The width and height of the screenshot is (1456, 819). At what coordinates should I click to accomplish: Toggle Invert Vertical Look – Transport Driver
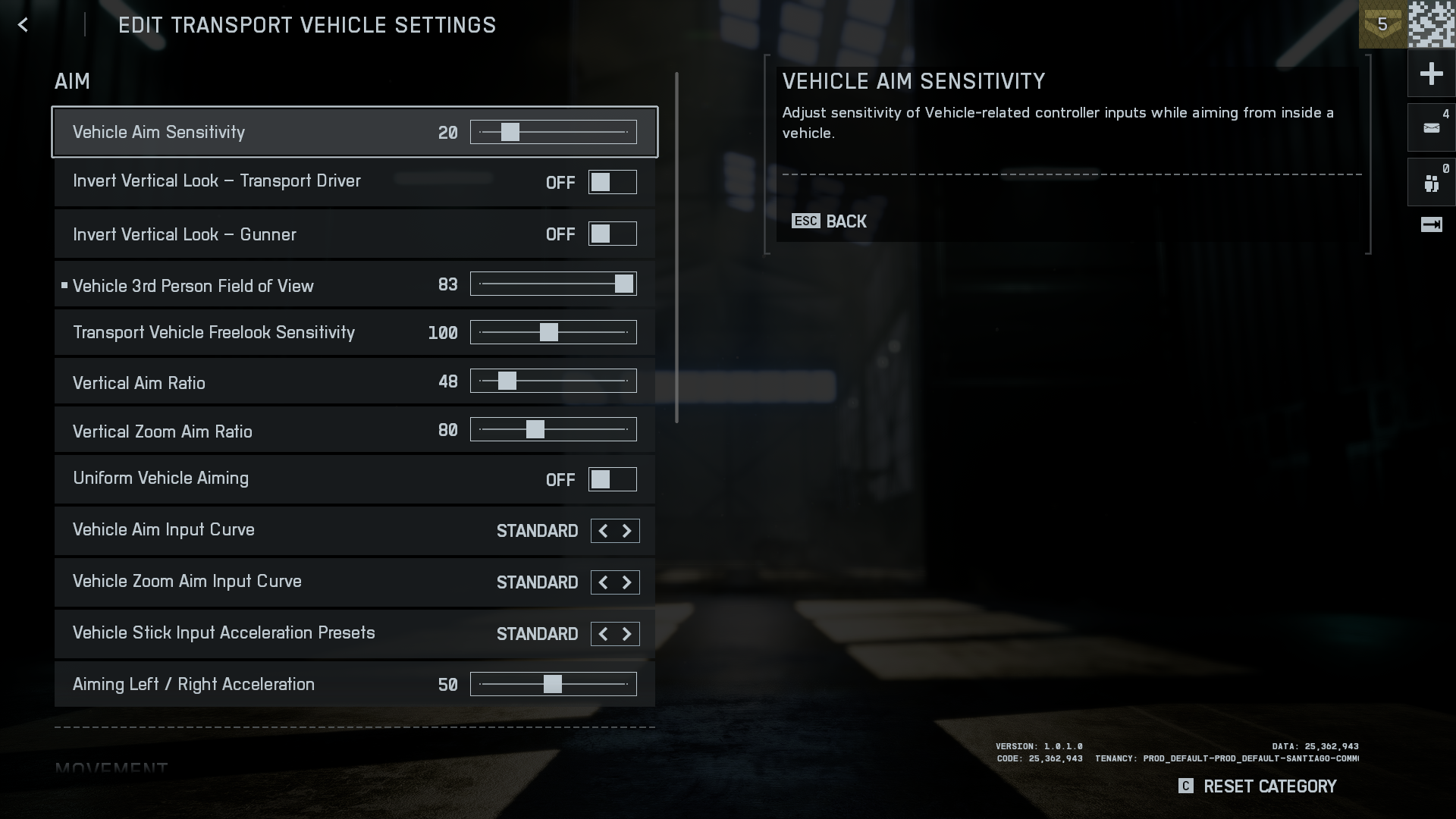point(612,183)
